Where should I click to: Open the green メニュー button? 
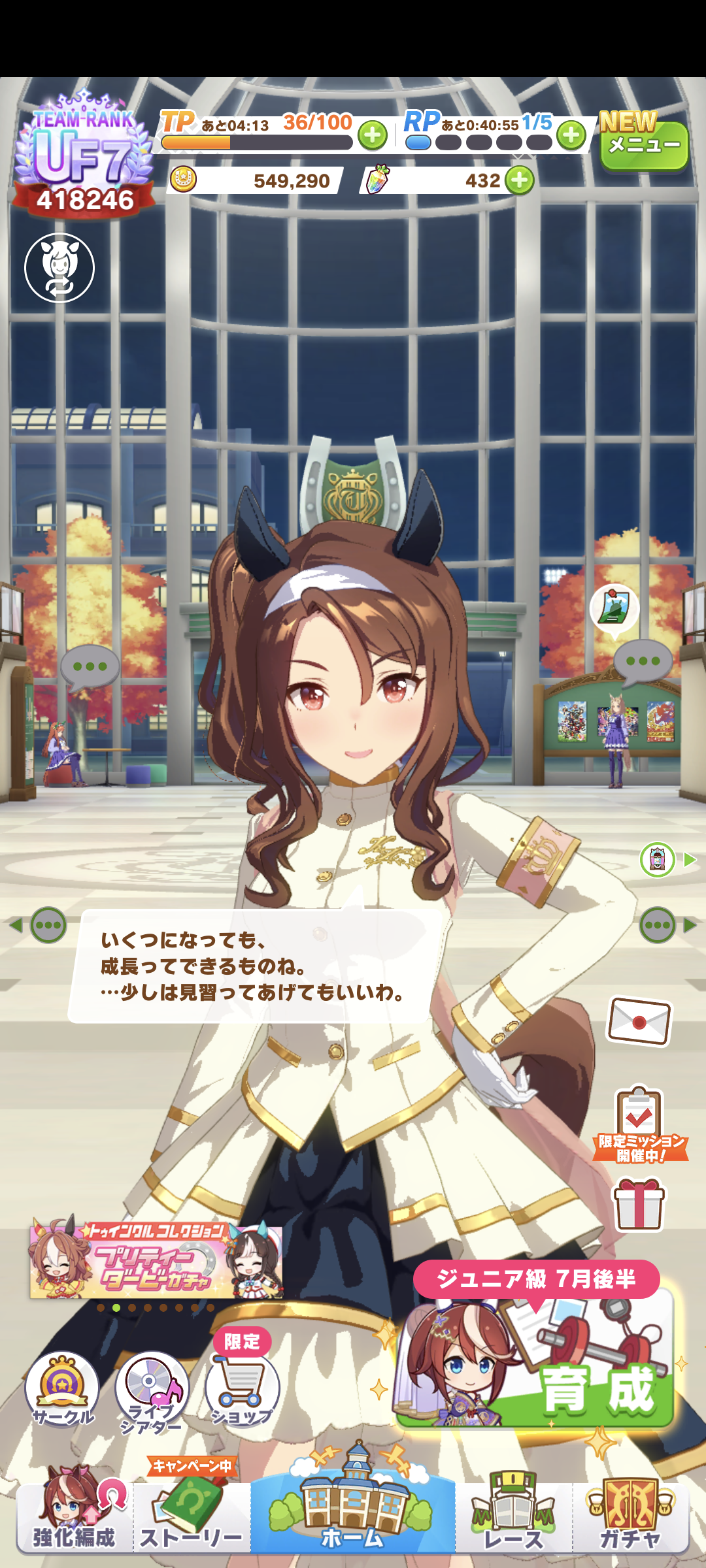(x=644, y=145)
